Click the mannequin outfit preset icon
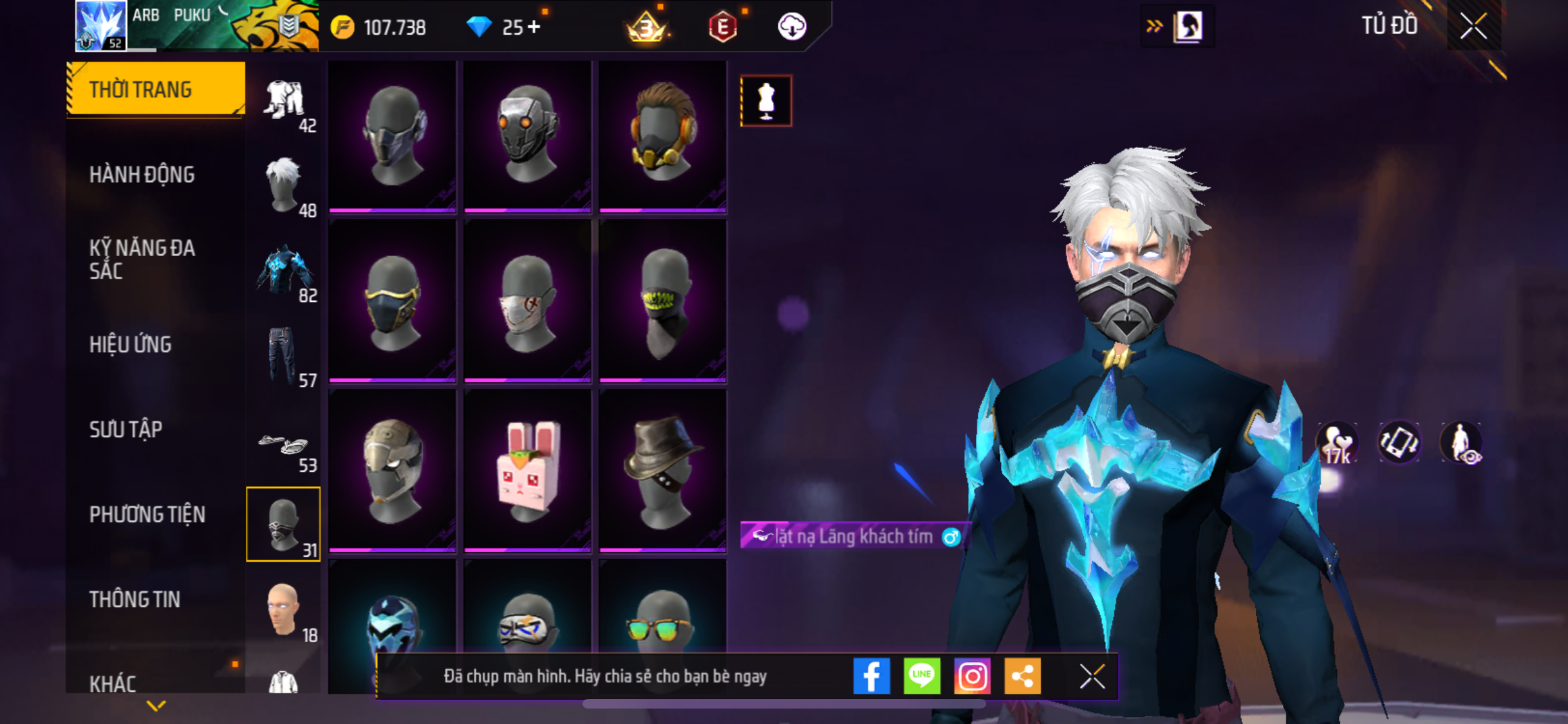 766,101
